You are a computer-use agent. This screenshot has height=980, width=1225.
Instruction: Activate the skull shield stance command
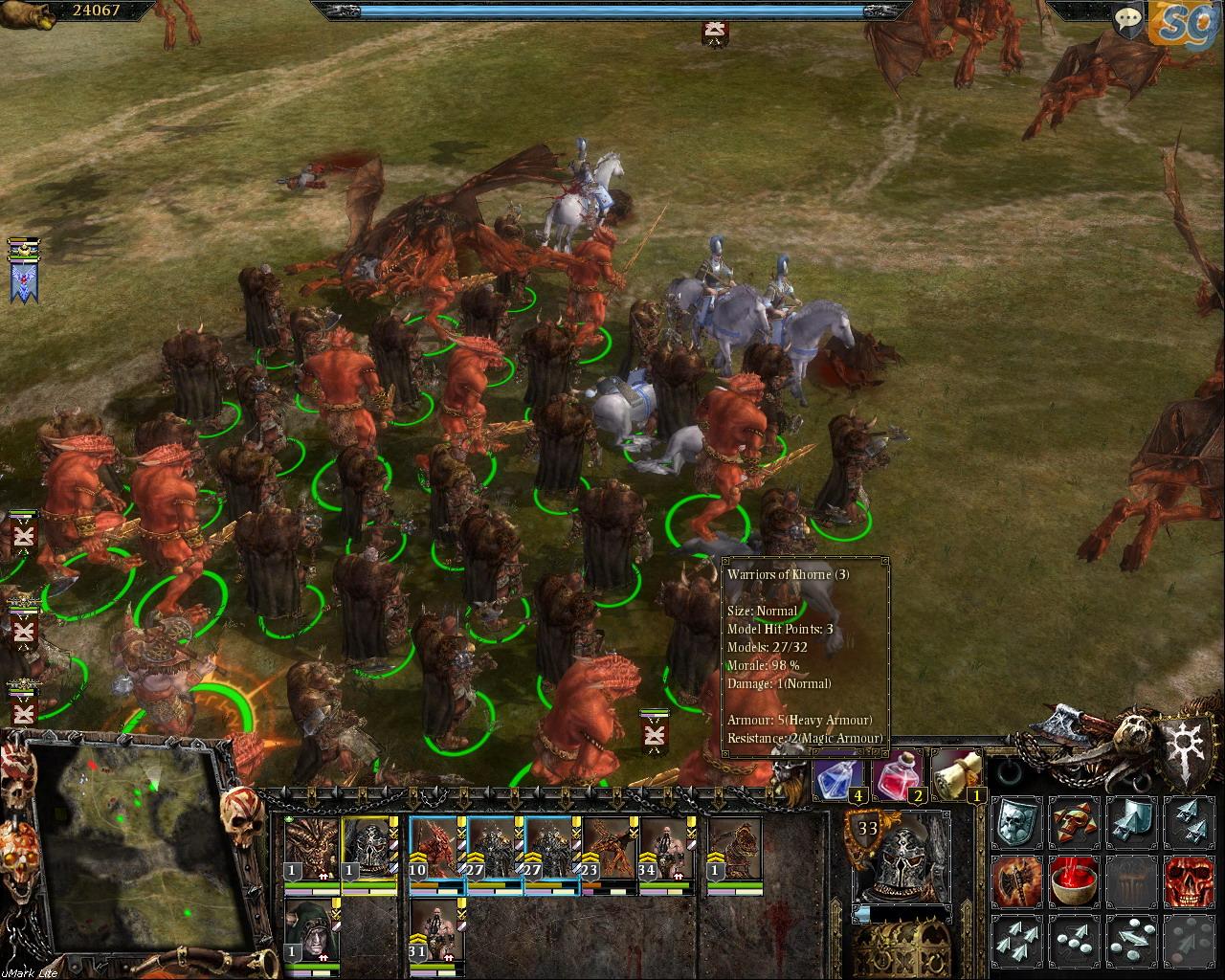tap(1015, 820)
